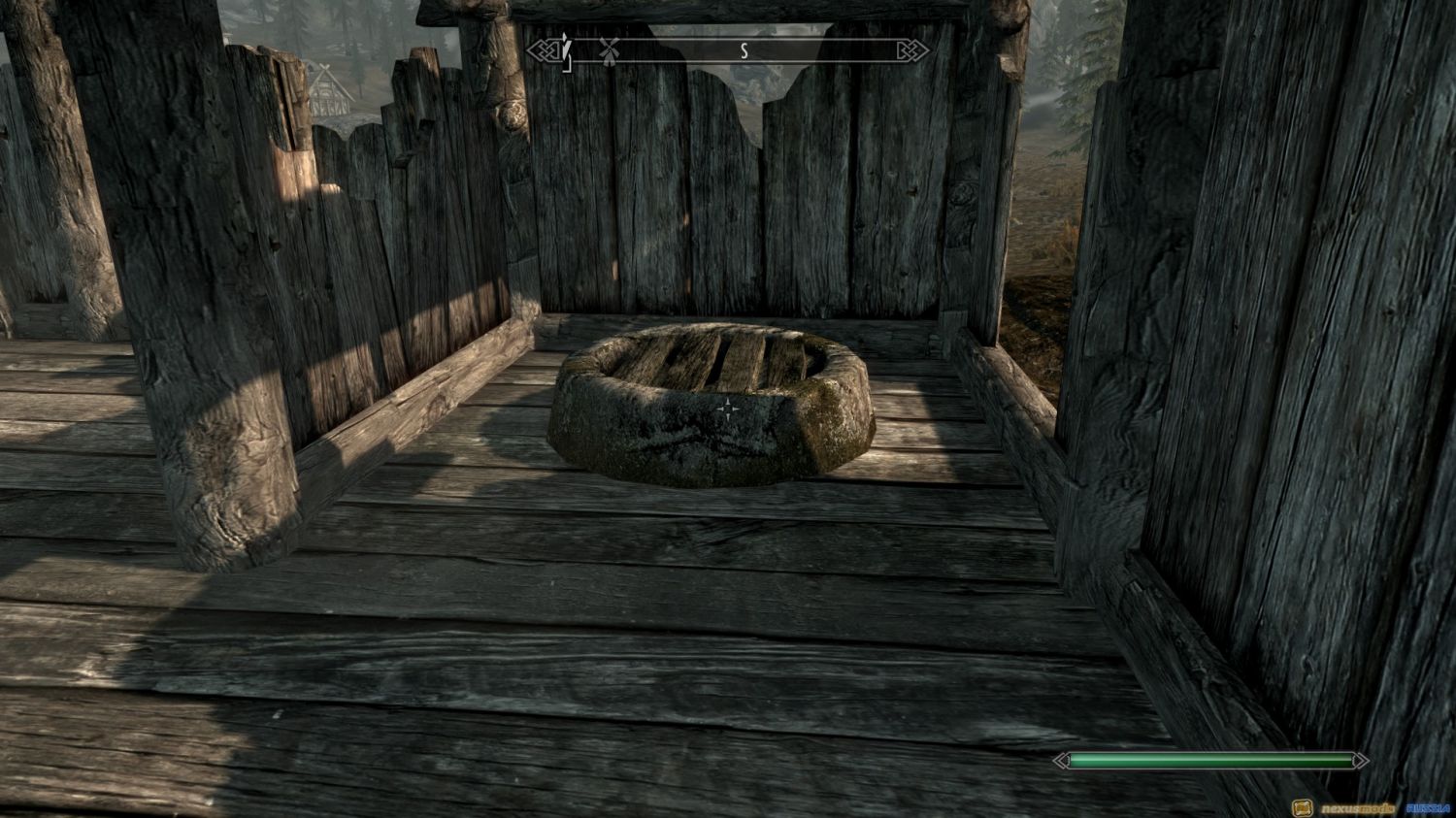Click the windmill marker on the compass

tap(609, 50)
